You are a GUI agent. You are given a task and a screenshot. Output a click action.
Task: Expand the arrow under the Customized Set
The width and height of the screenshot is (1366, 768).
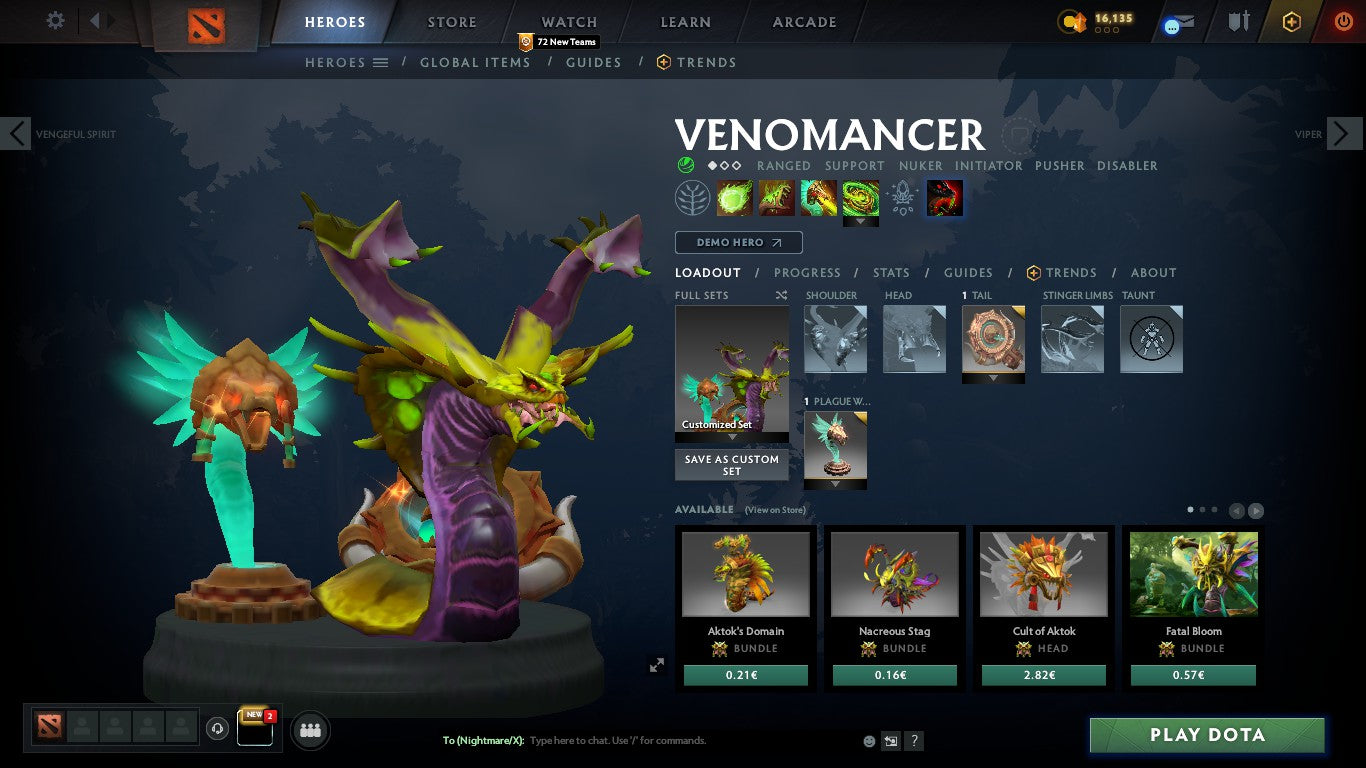tap(731, 437)
